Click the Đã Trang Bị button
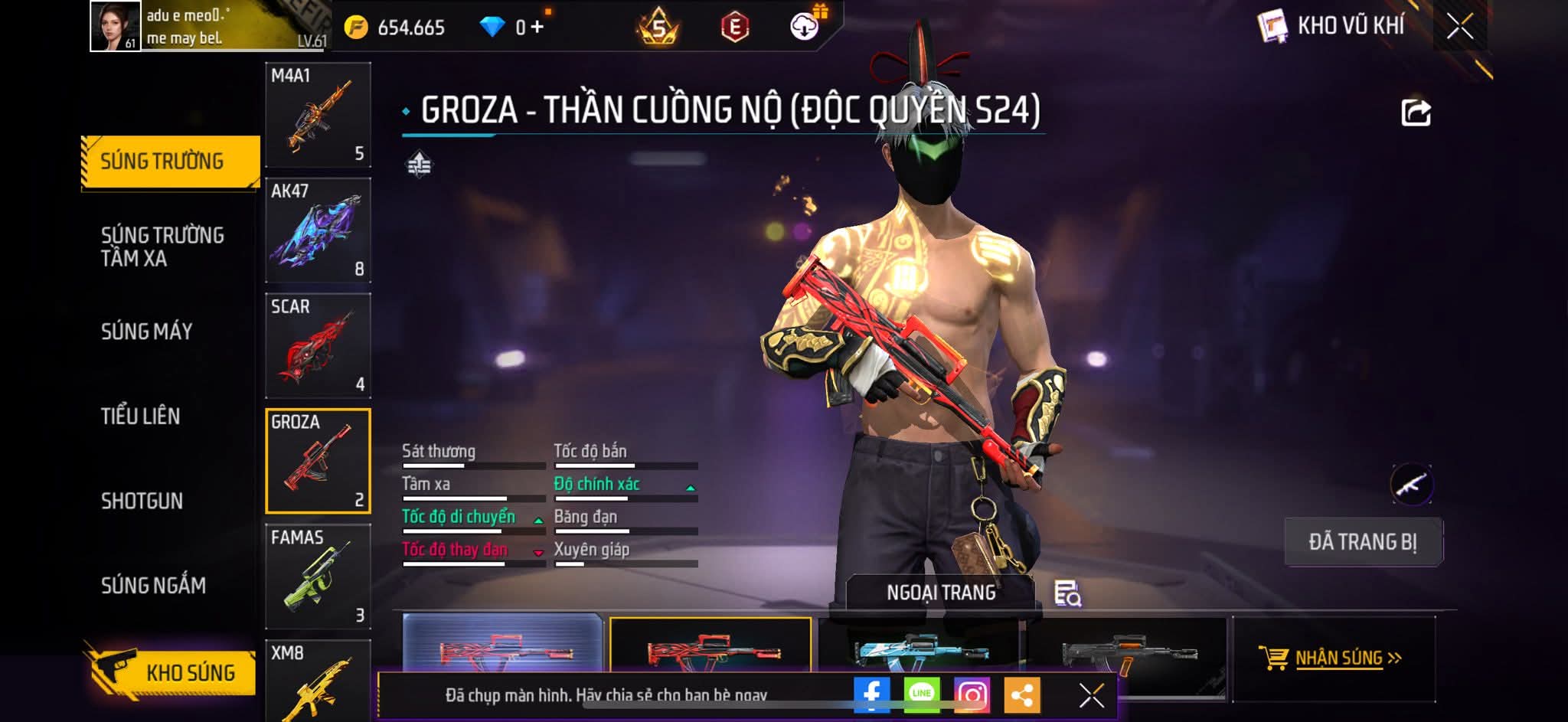Viewport: 1568px width, 722px height. (x=1363, y=542)
